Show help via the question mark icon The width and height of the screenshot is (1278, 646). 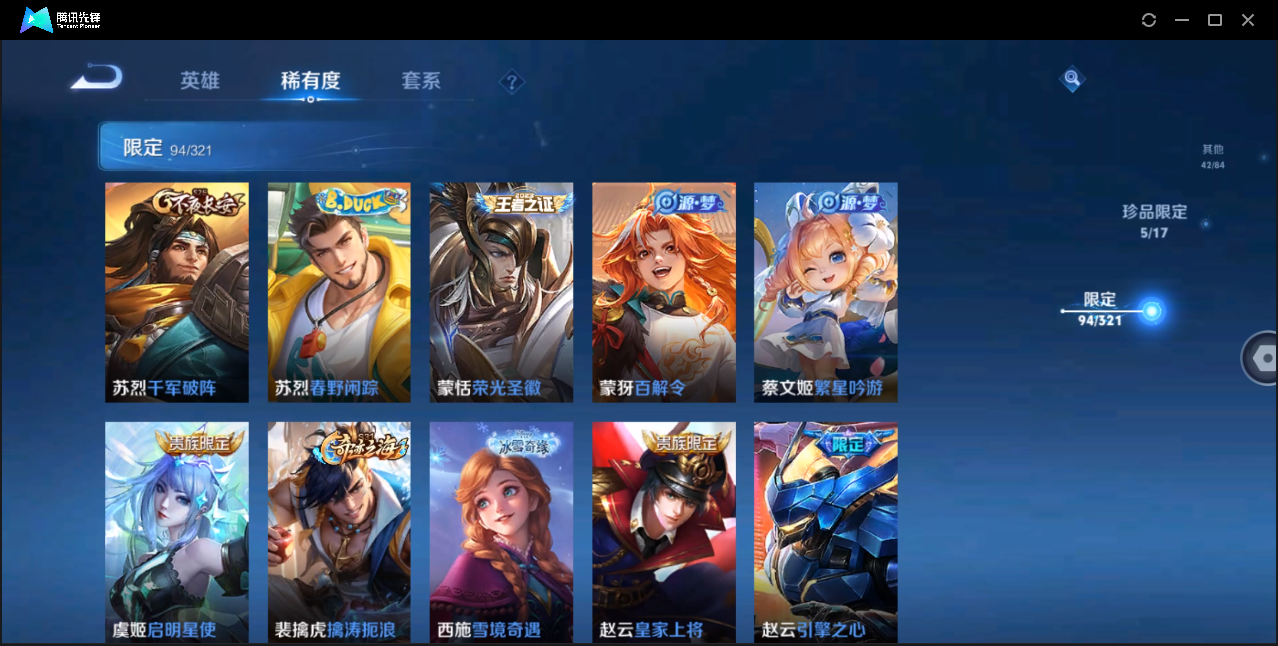tap(512, 82)
